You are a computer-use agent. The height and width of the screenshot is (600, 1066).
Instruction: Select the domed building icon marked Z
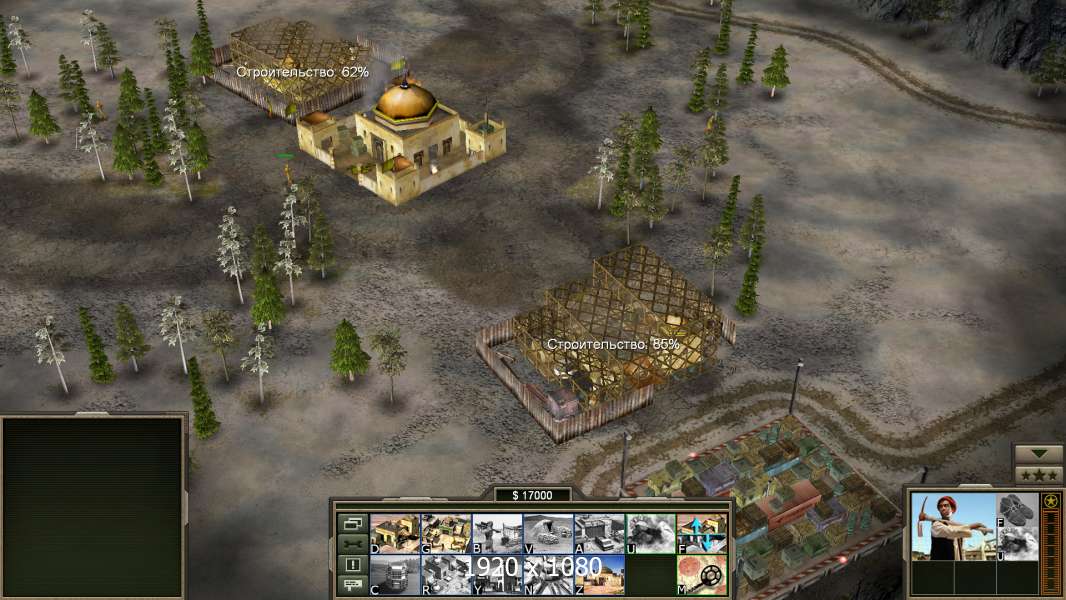(x=599, y=575)
